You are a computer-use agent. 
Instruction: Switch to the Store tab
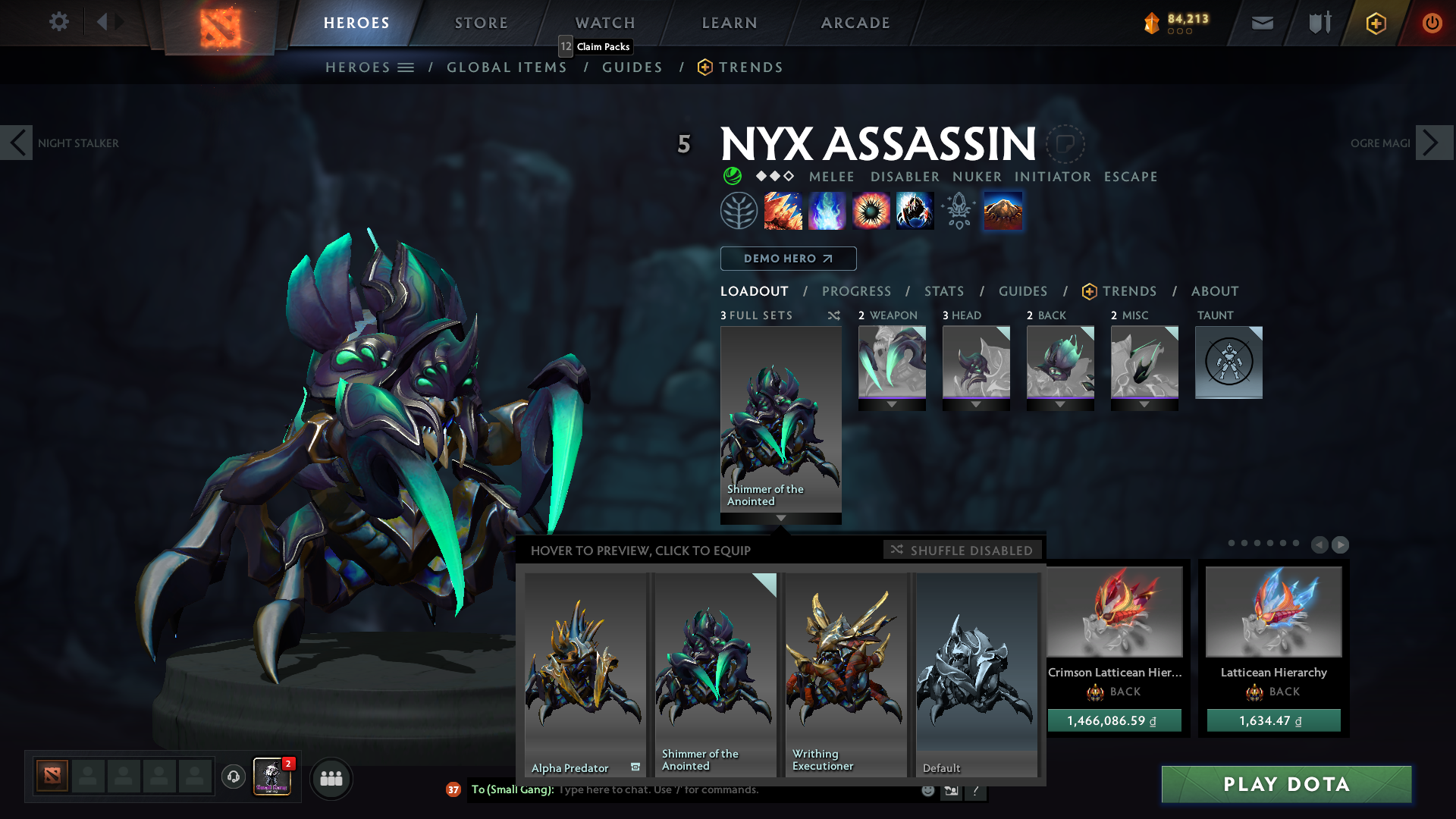[481, 23]
